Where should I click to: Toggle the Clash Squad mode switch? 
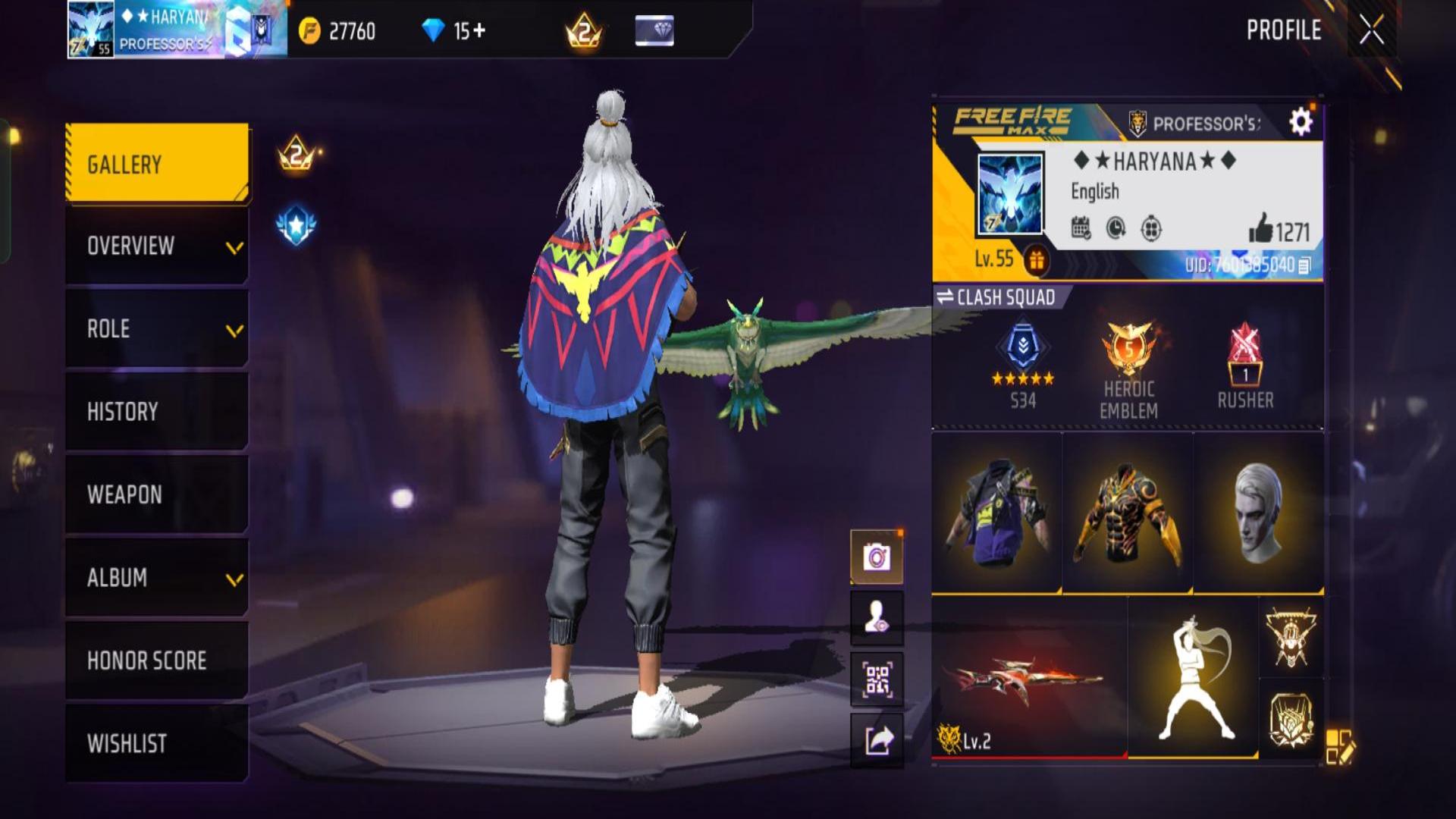click(996, 297)
